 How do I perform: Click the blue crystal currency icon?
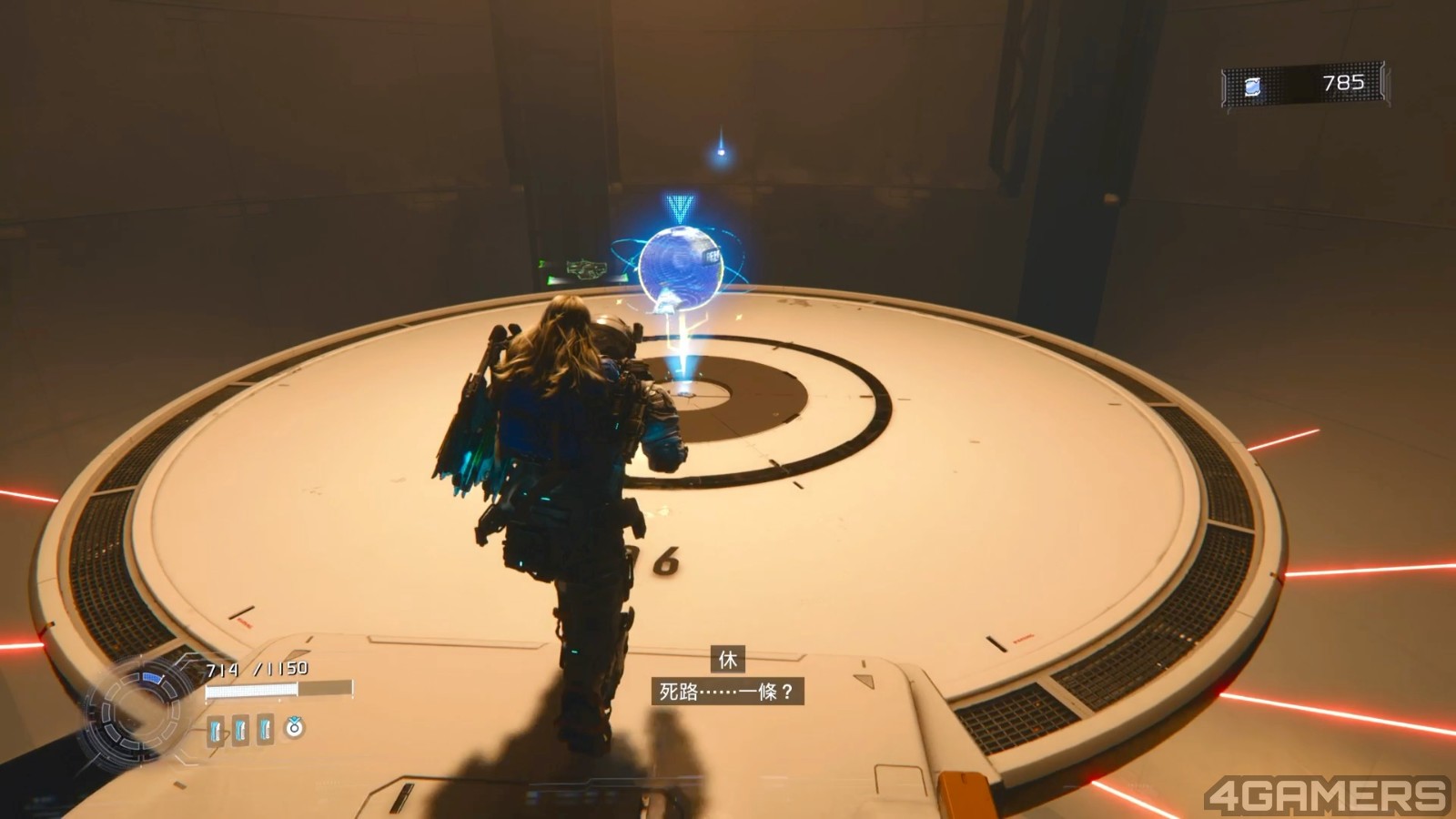(x=1253, y=86)
